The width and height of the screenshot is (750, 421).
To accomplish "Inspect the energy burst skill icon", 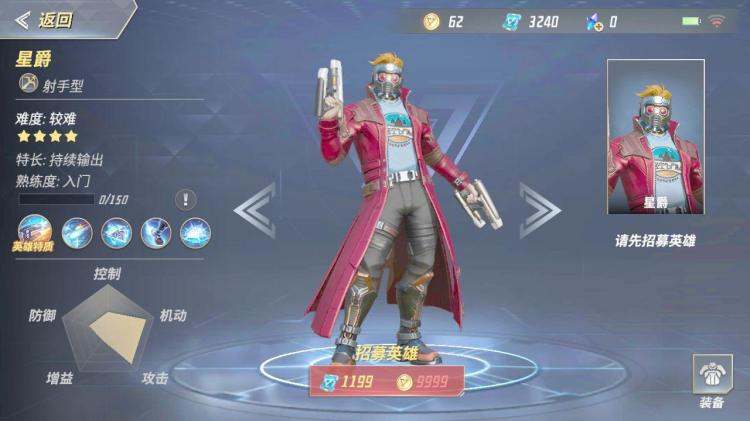I will coord(194,233).
